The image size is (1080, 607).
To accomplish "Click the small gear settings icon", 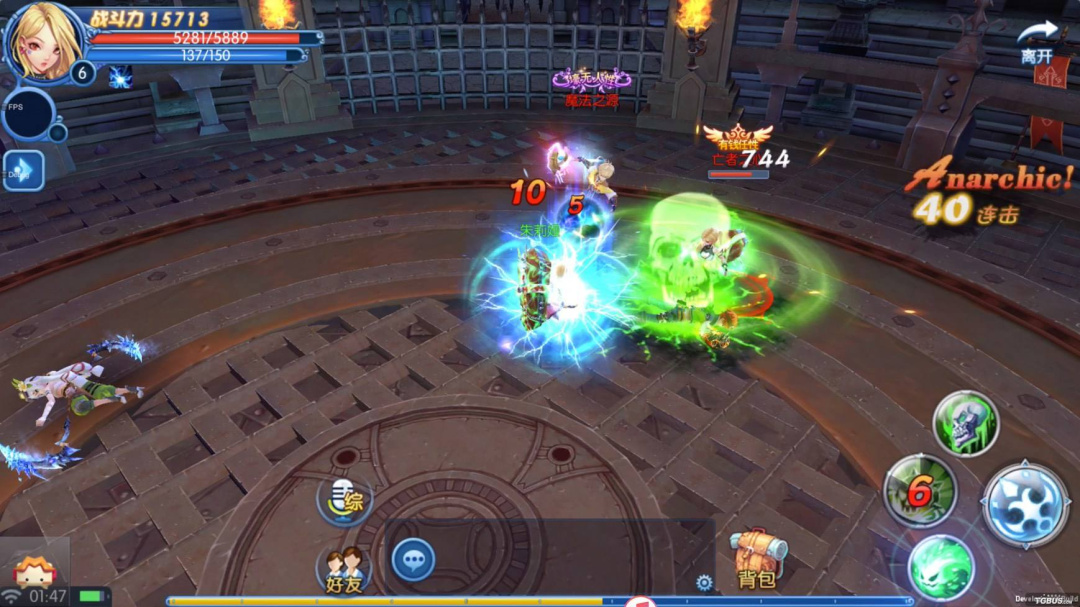I will (704, 582).
